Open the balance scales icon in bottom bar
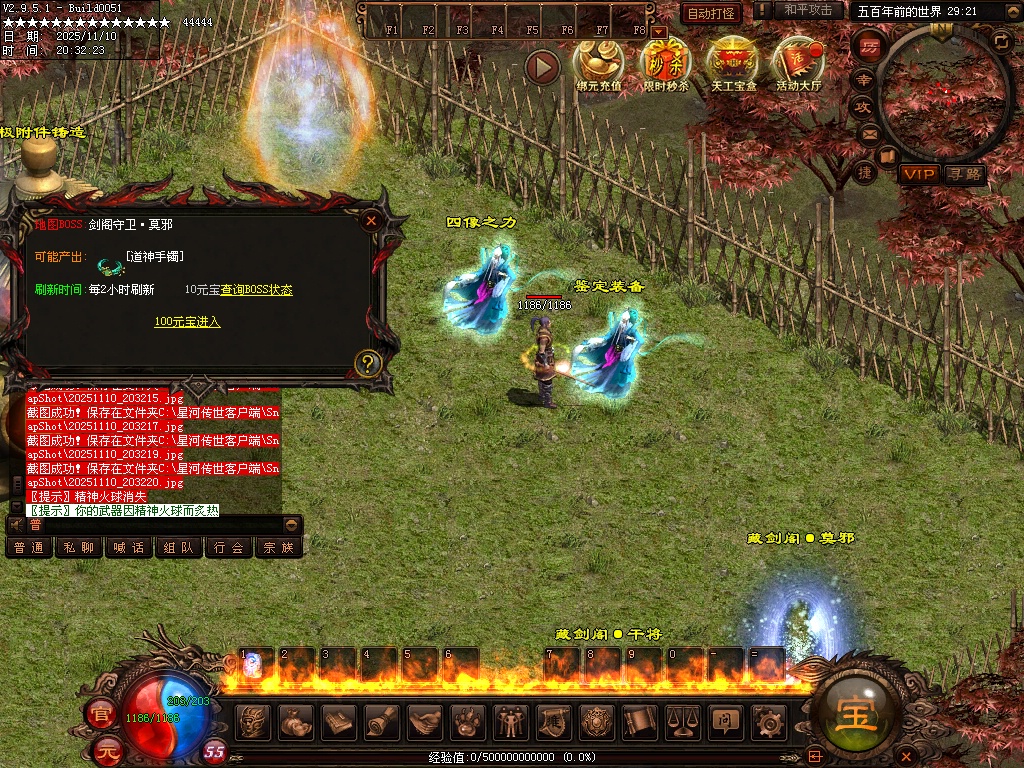 [682, 721]
